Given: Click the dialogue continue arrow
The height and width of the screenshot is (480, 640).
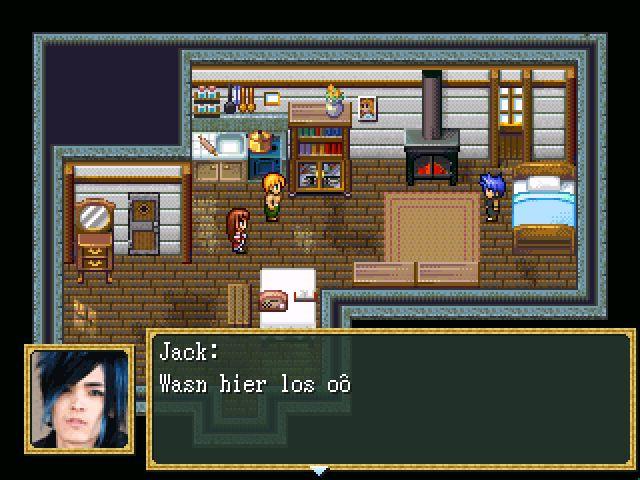Looking at the screenshot, I should point(319,469).
